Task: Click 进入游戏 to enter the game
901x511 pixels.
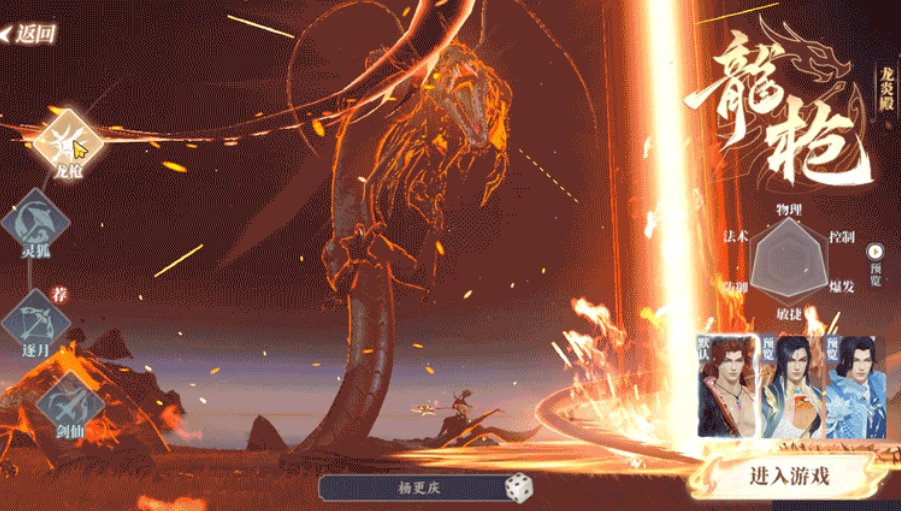Action: [790, 476]
